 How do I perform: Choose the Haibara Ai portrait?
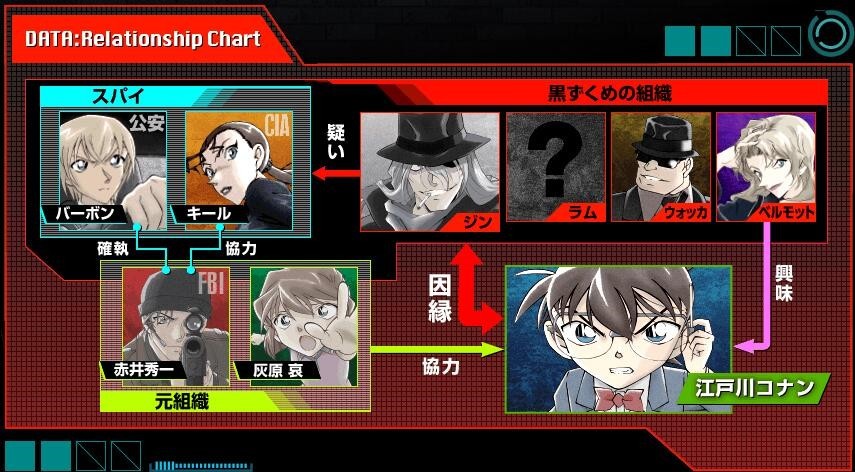click(302, 322)
